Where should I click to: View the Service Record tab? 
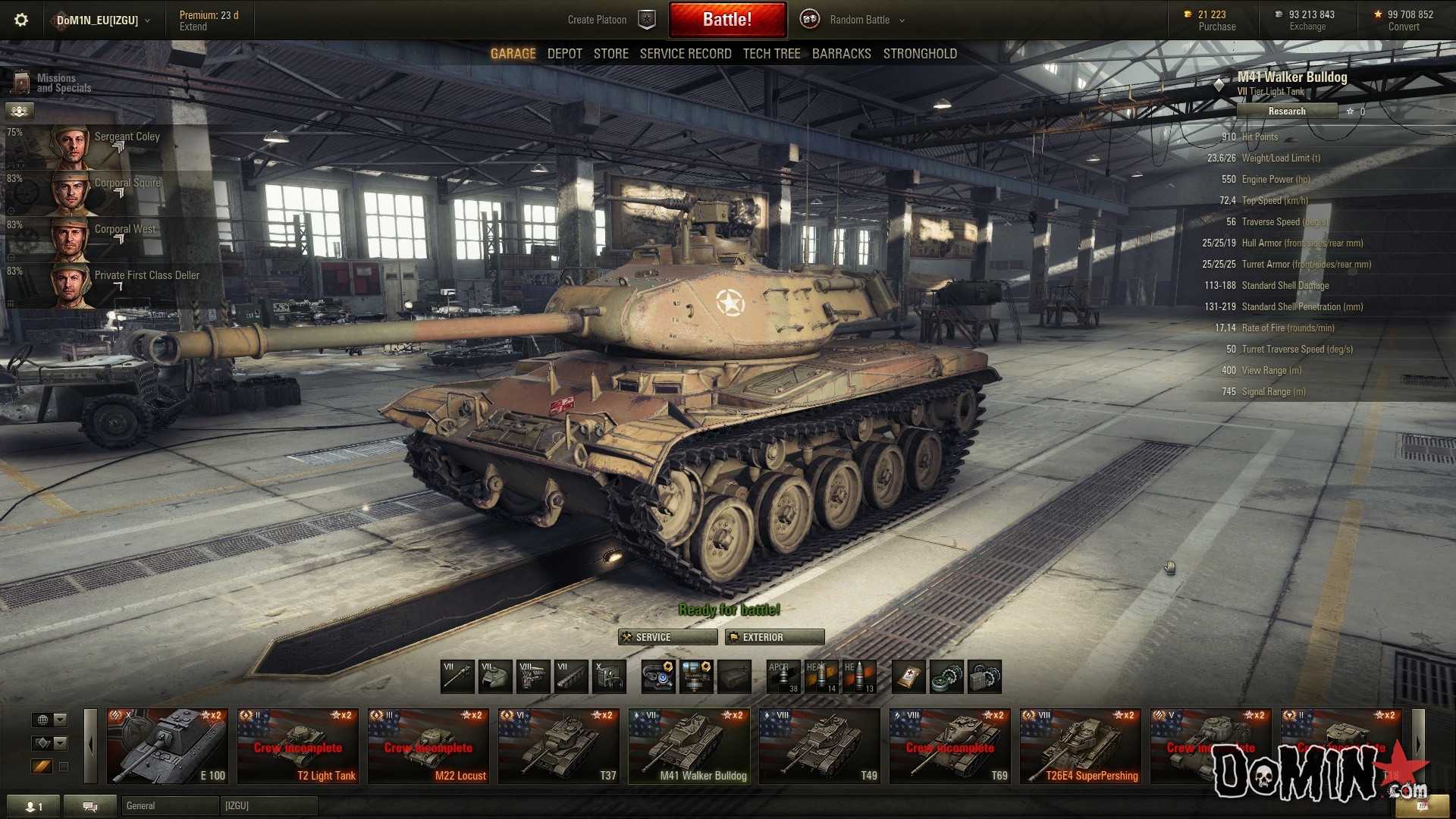[x=685, y=54]
